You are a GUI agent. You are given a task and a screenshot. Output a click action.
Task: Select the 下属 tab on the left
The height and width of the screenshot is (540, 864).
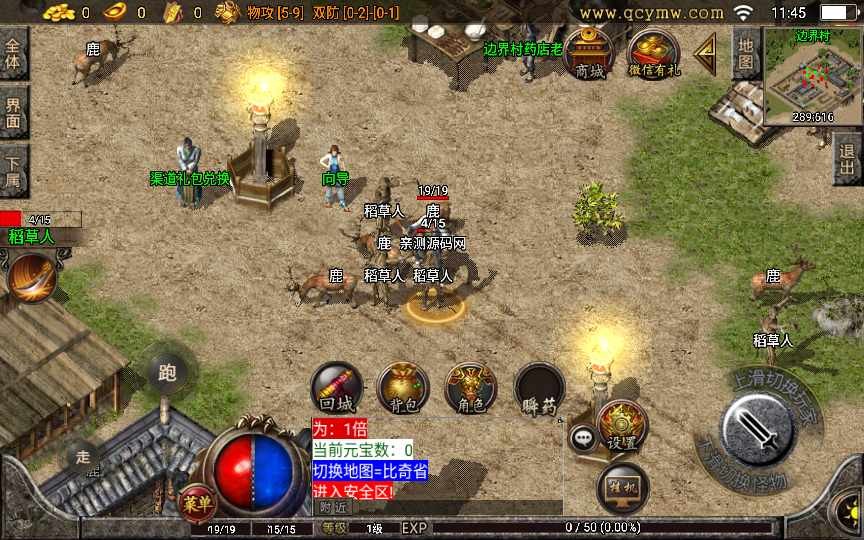pyautogui.click(x=14, y=169)
